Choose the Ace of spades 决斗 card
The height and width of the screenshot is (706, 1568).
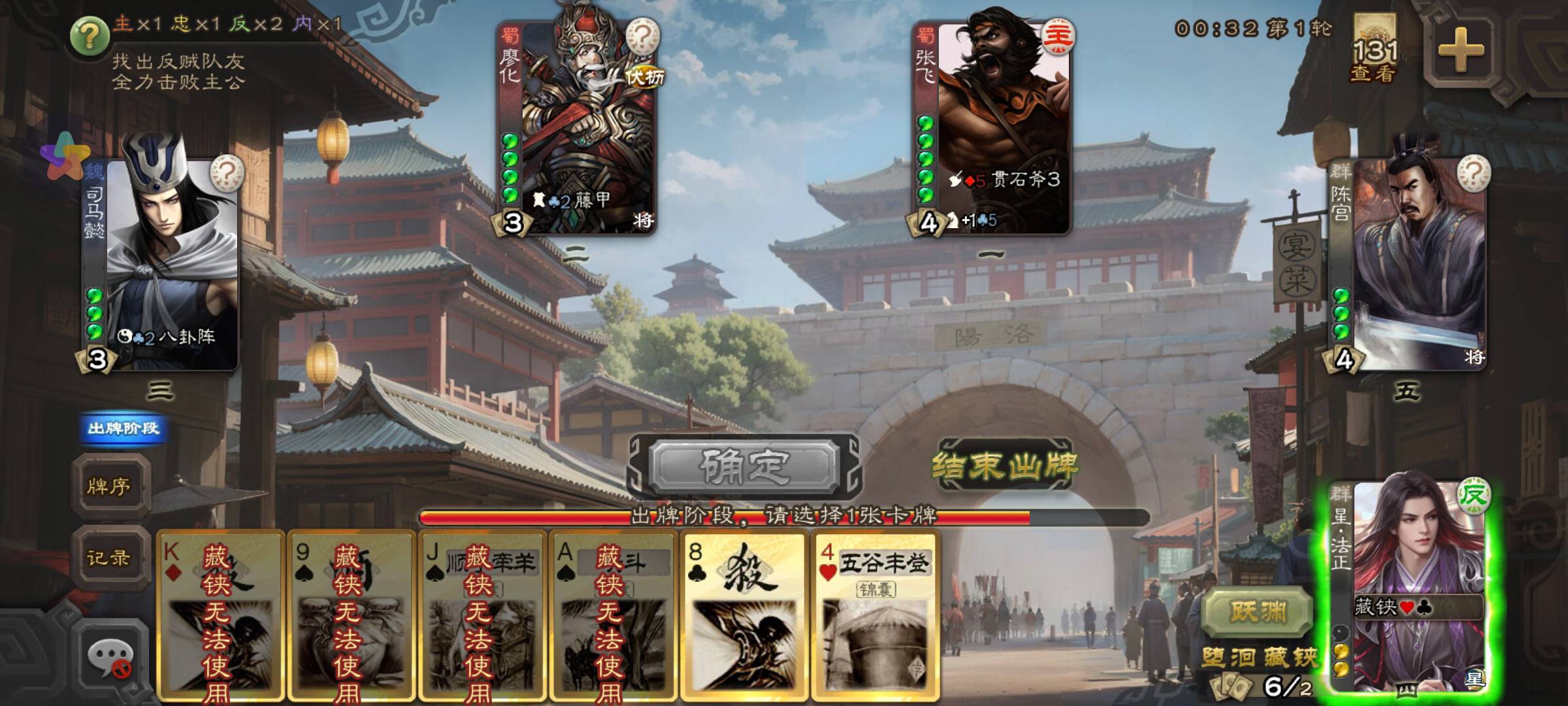coord(613,614)
